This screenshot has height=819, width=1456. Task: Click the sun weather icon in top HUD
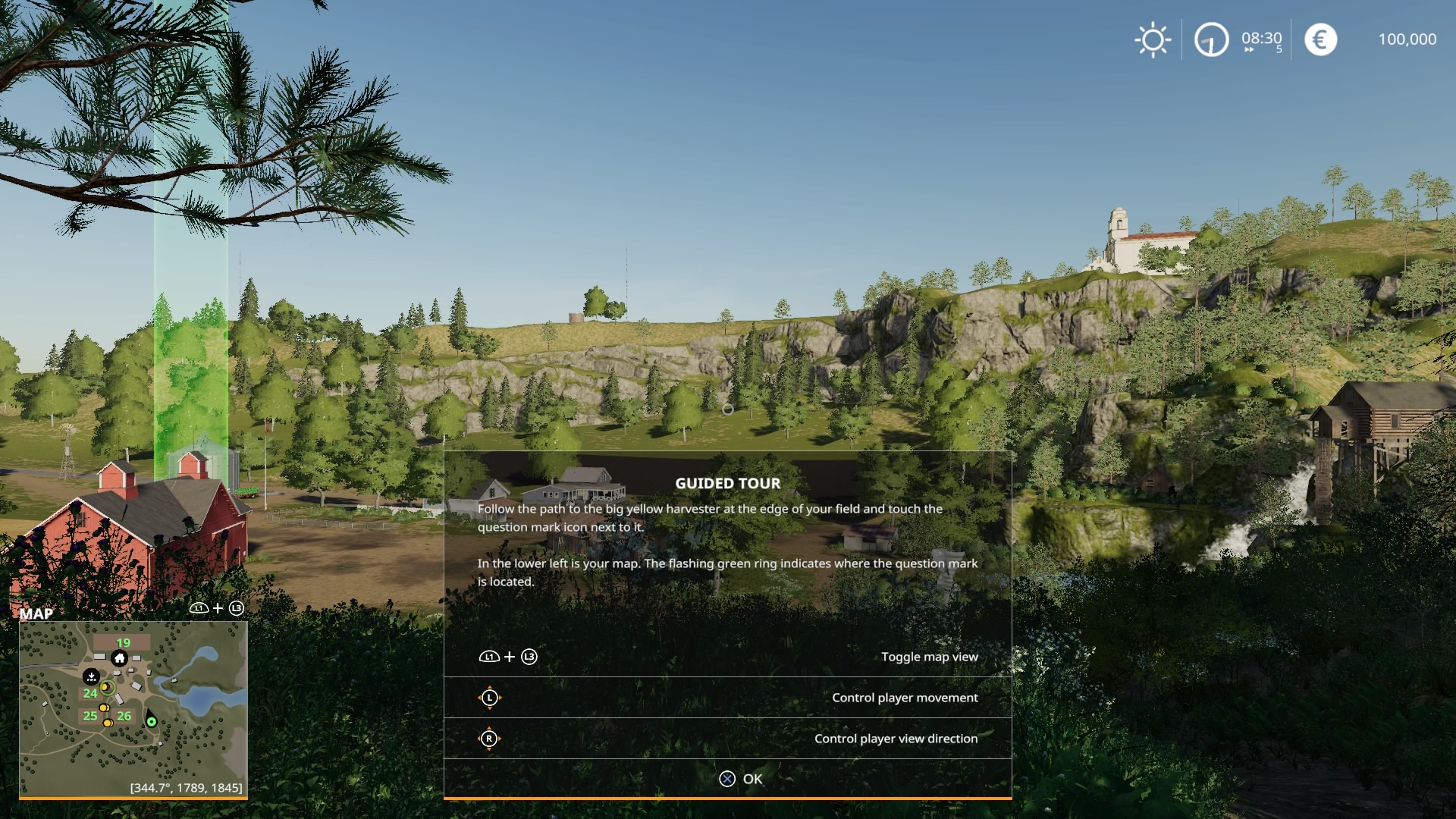click(x=1153, y=39)
